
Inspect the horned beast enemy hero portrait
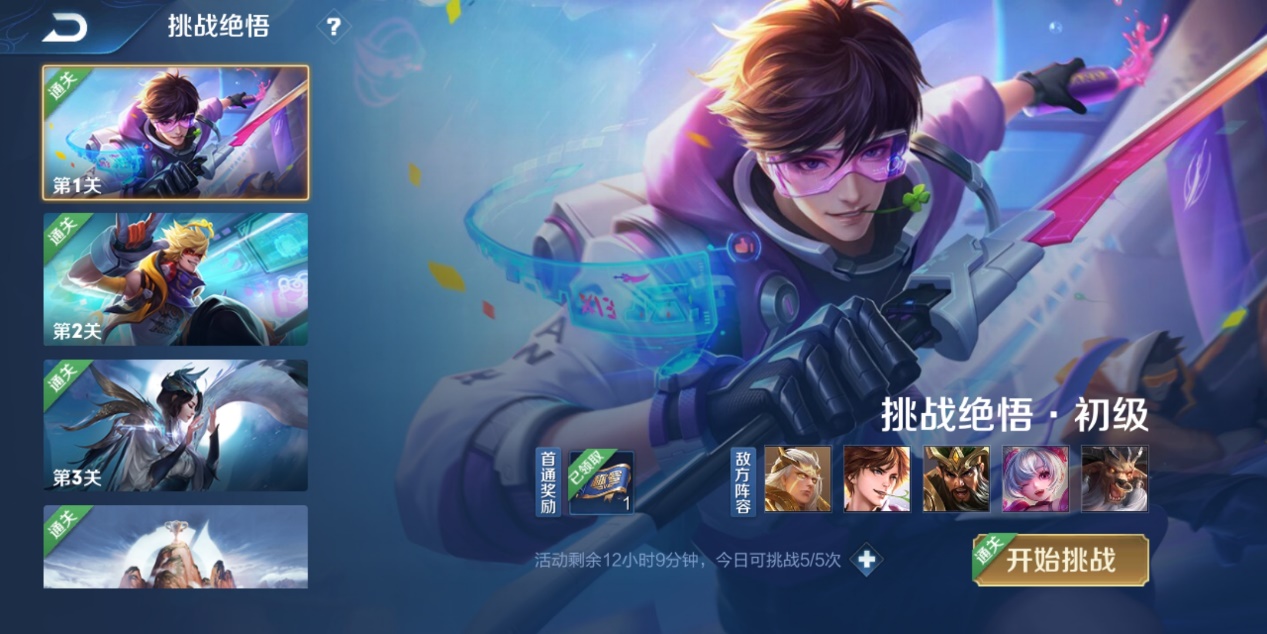pos(1114,479)
